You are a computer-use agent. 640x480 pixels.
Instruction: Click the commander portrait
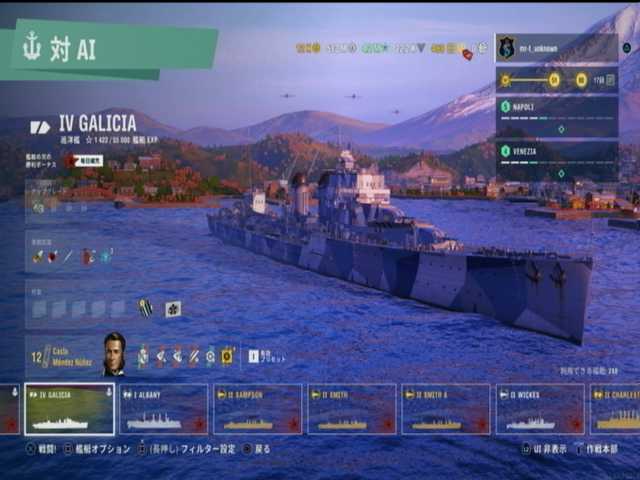pos(114,354)
